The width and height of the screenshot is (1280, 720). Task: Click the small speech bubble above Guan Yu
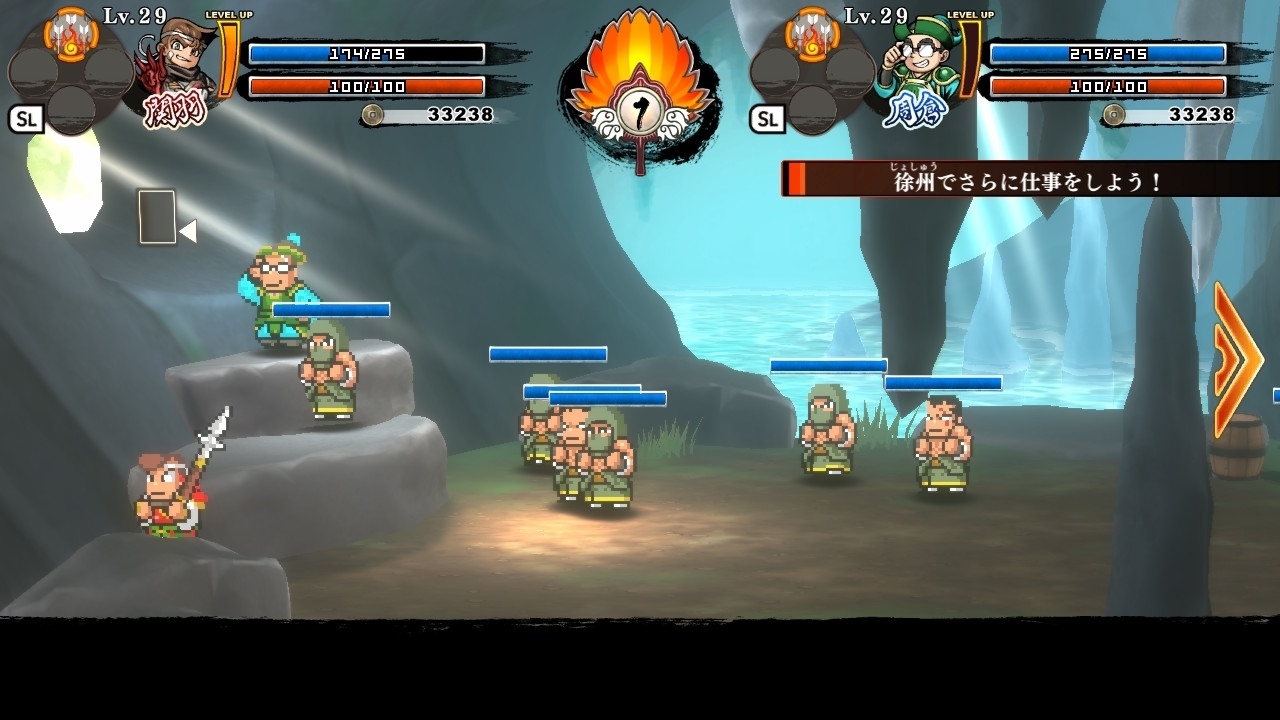(156, 217)
